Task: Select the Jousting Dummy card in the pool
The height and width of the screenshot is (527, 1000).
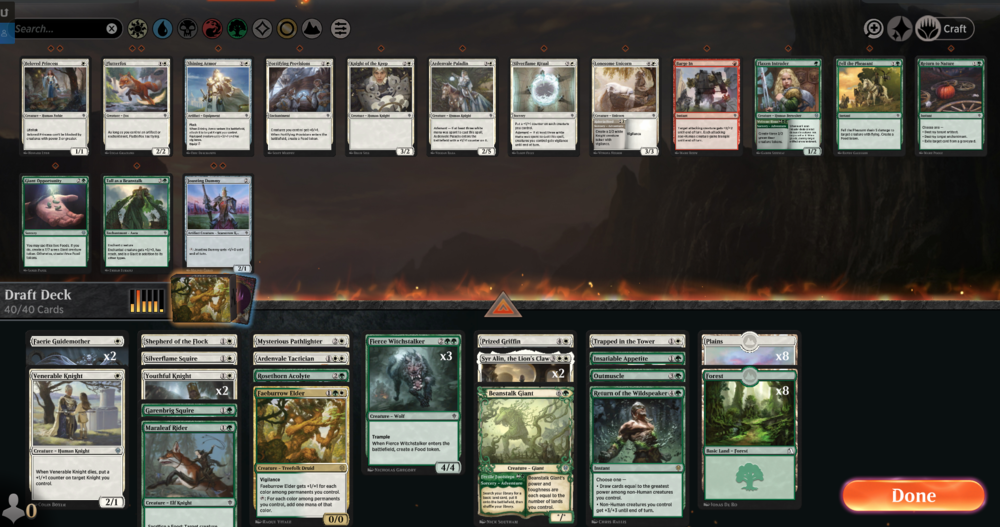Action: click(x=218, y=222)
